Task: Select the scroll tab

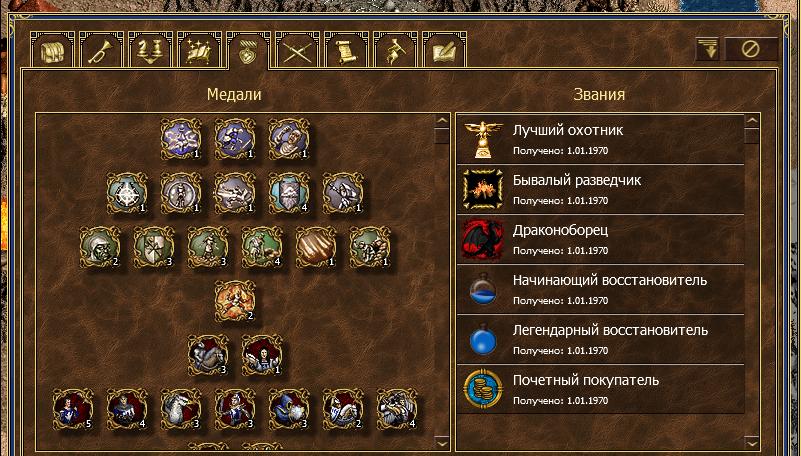Action: (x=346, y=50)
